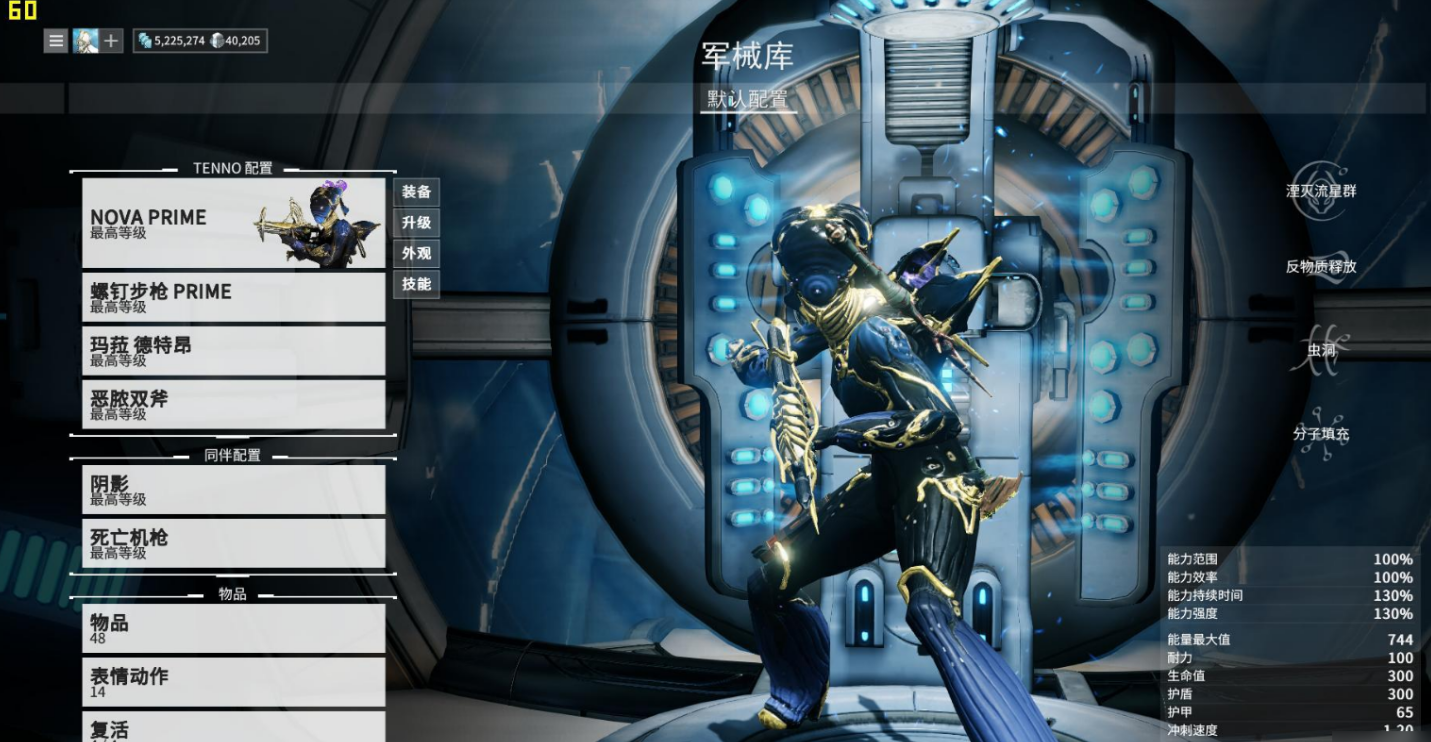Select the 阴影 companion slot

233,490
